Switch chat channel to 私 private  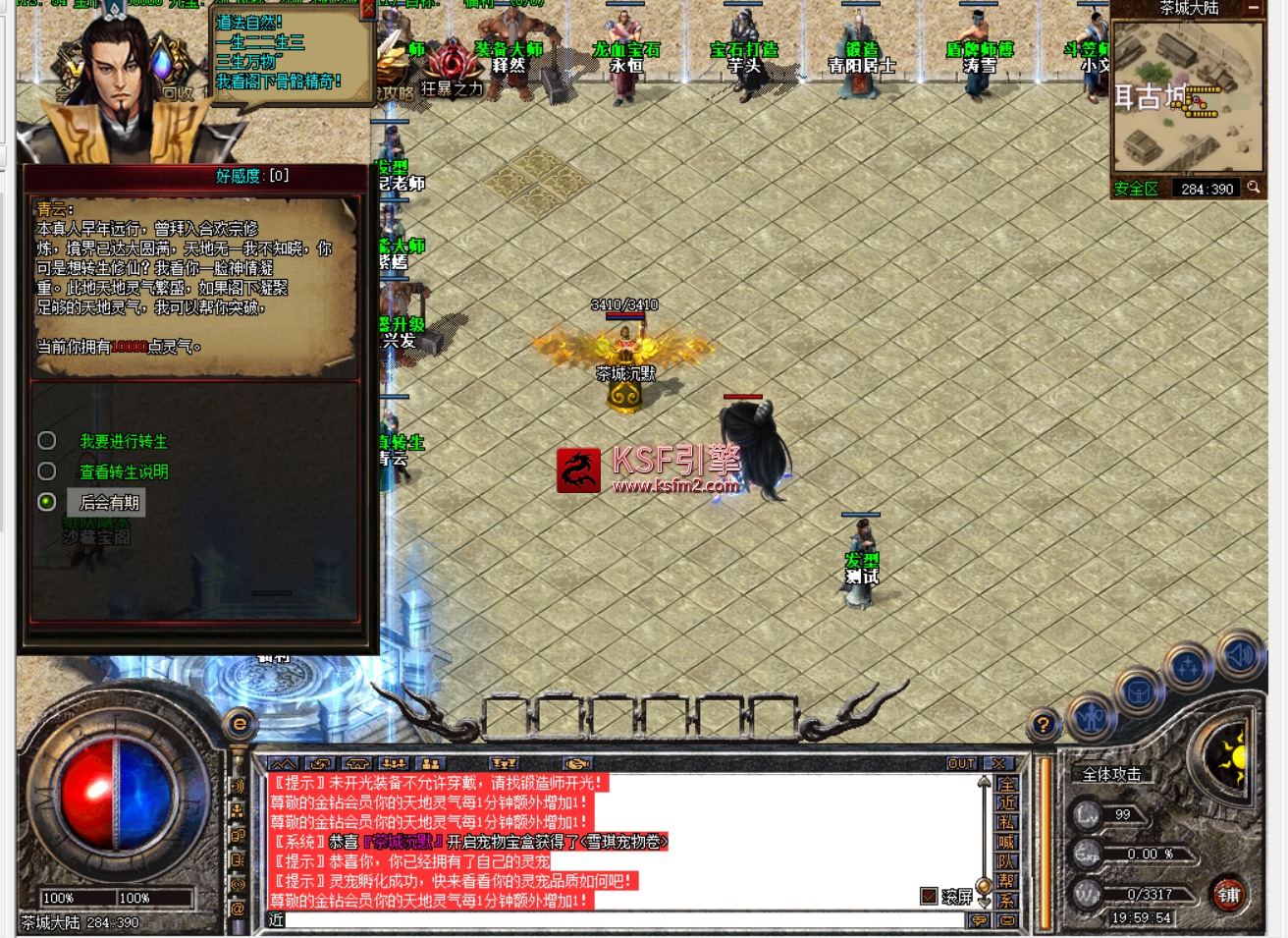(x=1006, y=823)
